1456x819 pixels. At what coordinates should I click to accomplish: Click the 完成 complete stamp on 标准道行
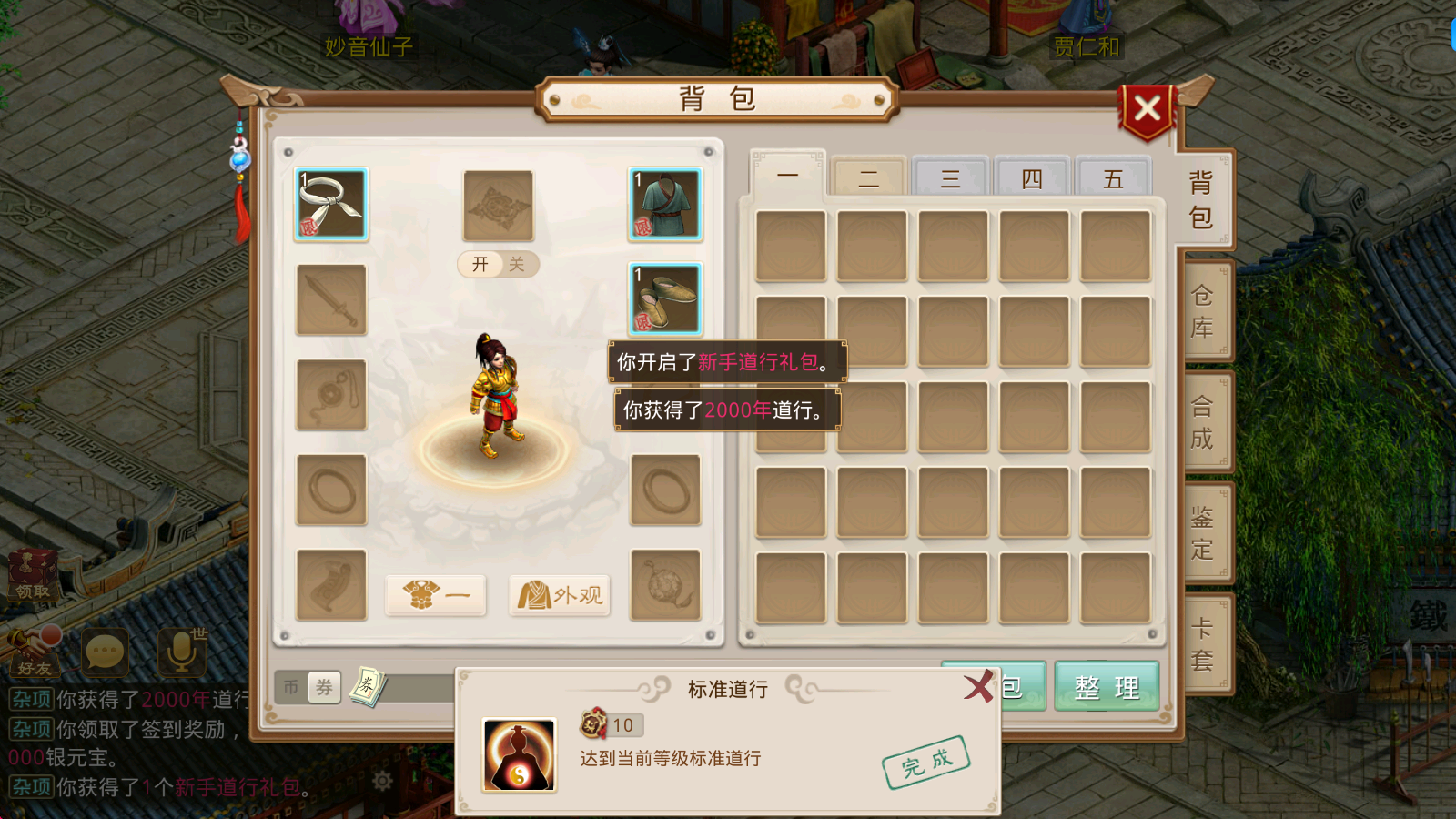pyautogui.click(x=926, y=763)
